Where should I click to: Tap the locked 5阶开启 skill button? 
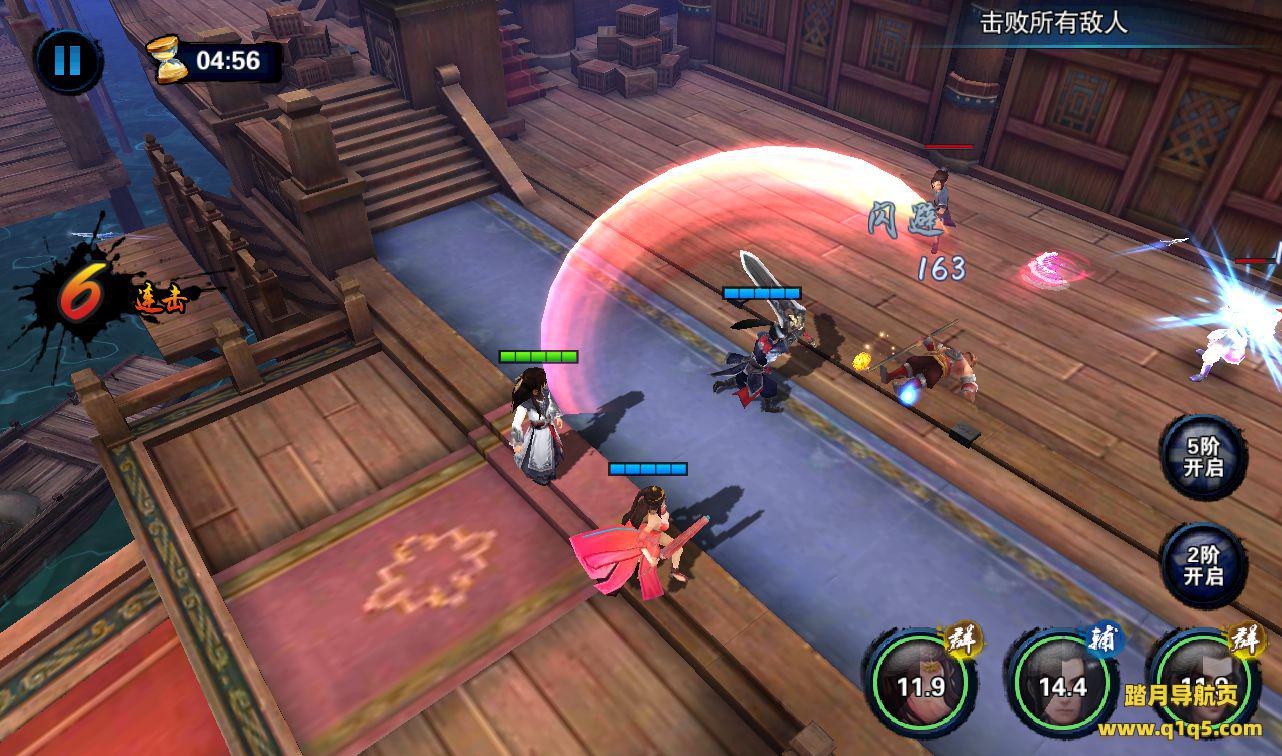pyautogui.click(x=1203, y=458)
